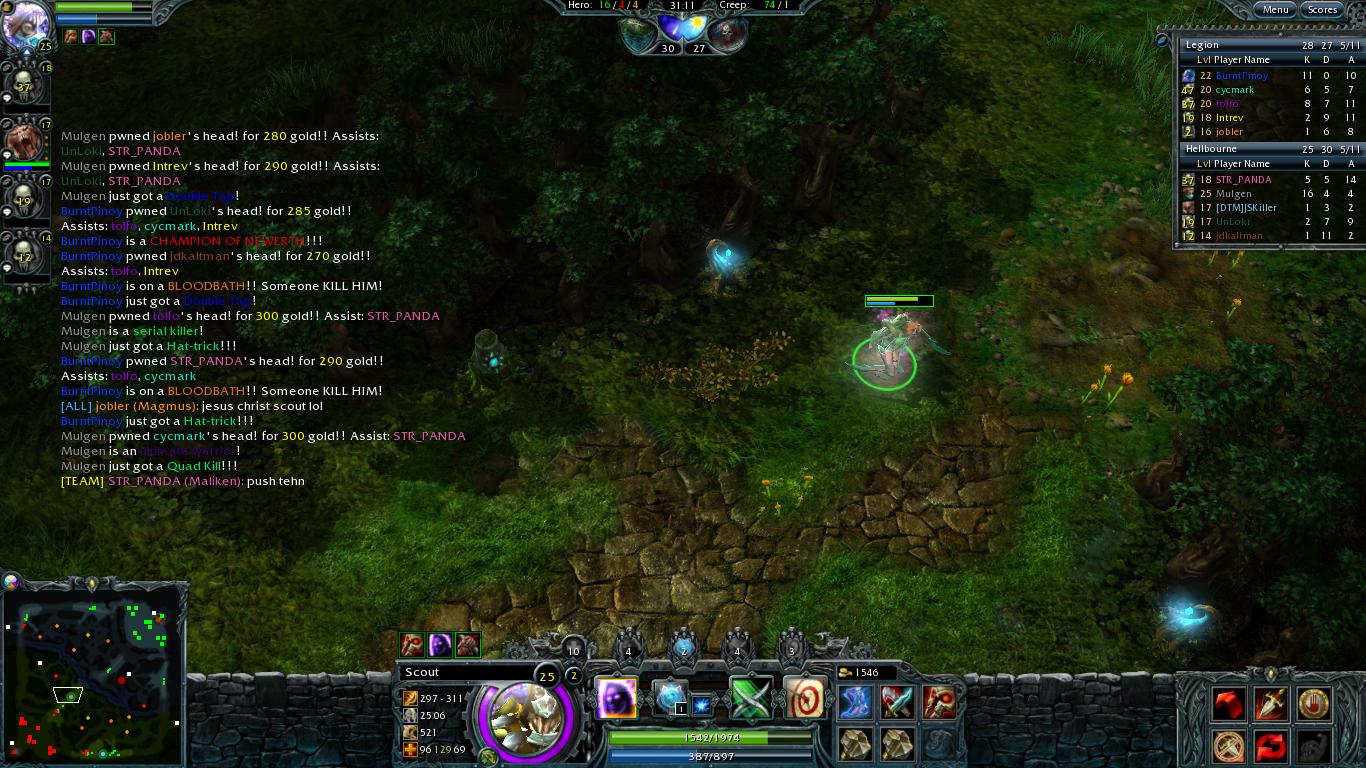Select the Scout's Vanish ability

pos(616,697)
